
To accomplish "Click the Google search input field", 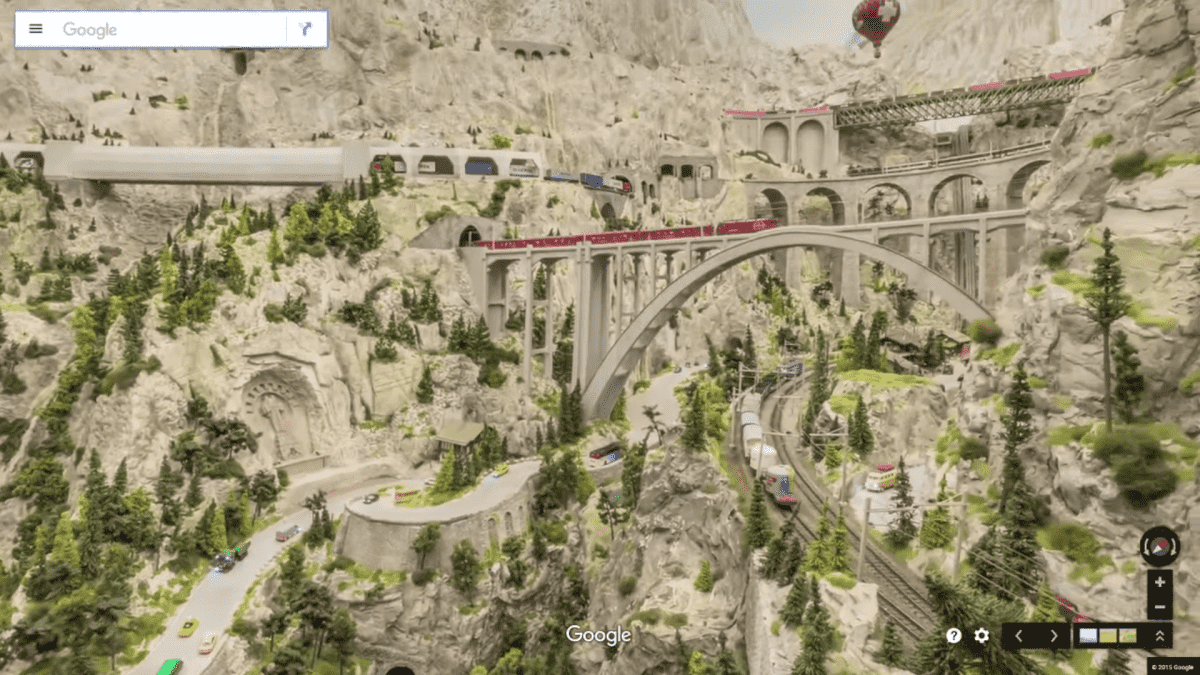I will click(x=170, y=29).
